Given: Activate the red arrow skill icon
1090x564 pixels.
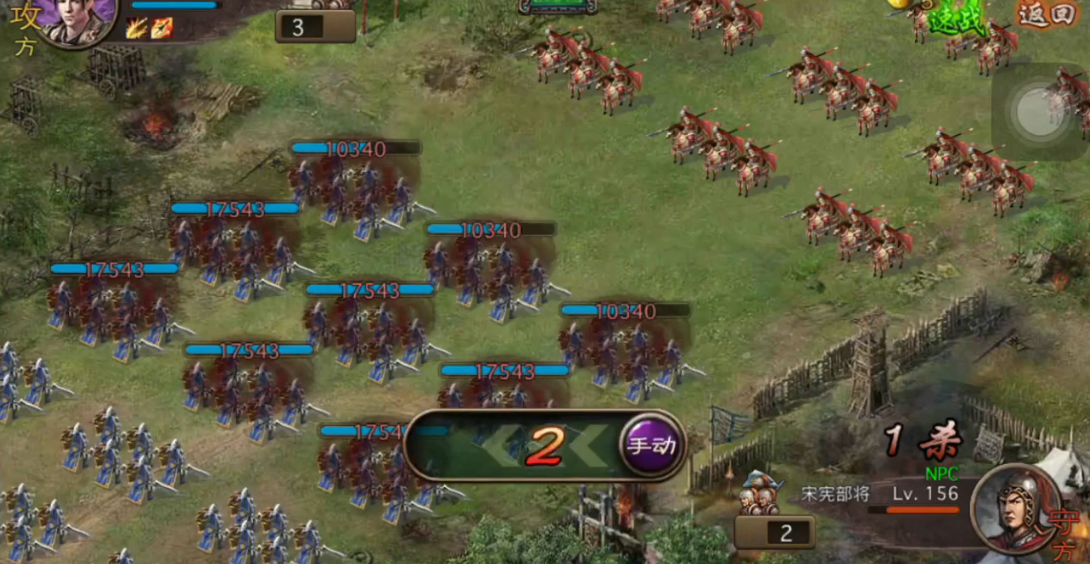Looking at the screenshot, I should click(x=162, y=28).
